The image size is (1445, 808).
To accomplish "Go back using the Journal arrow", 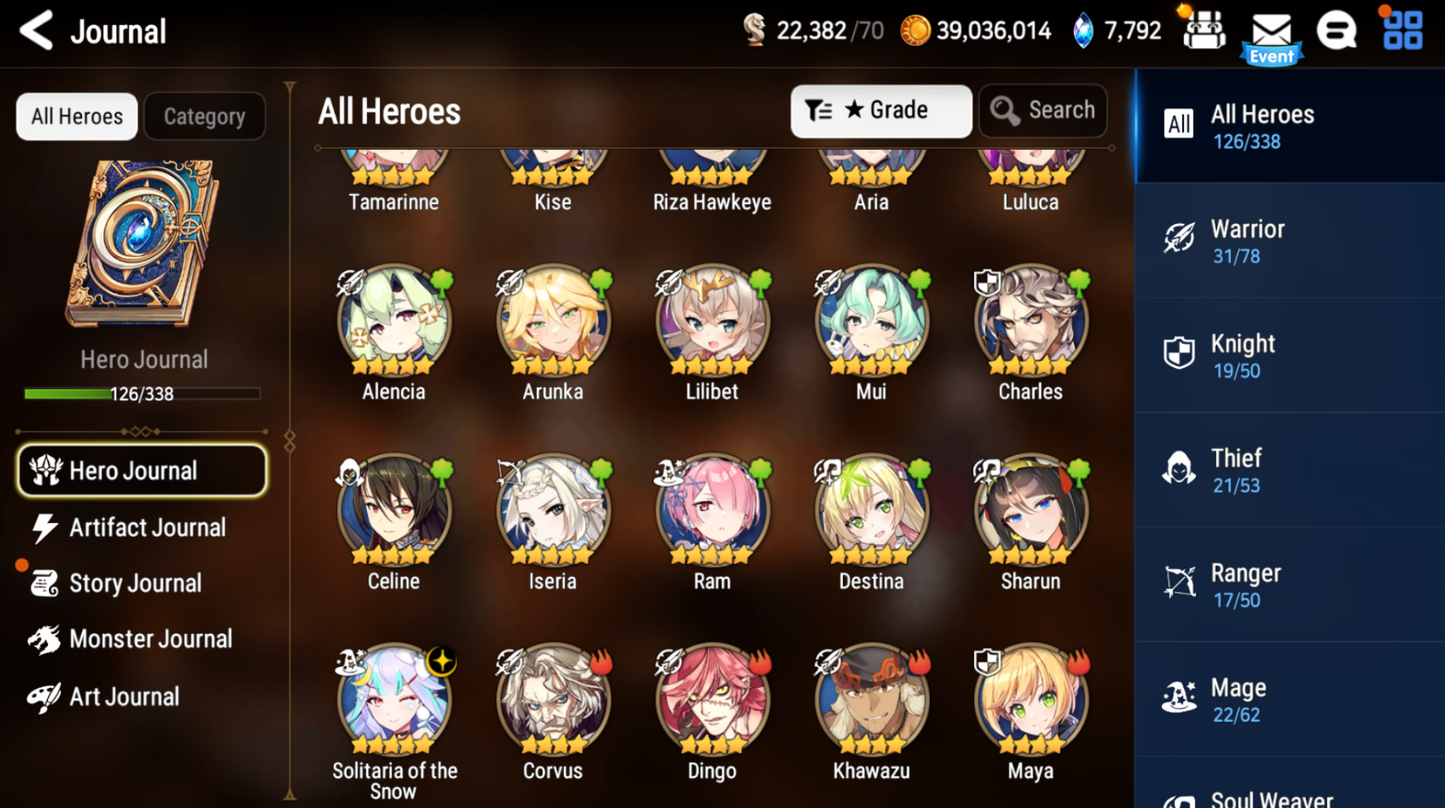I will [37, 31].
